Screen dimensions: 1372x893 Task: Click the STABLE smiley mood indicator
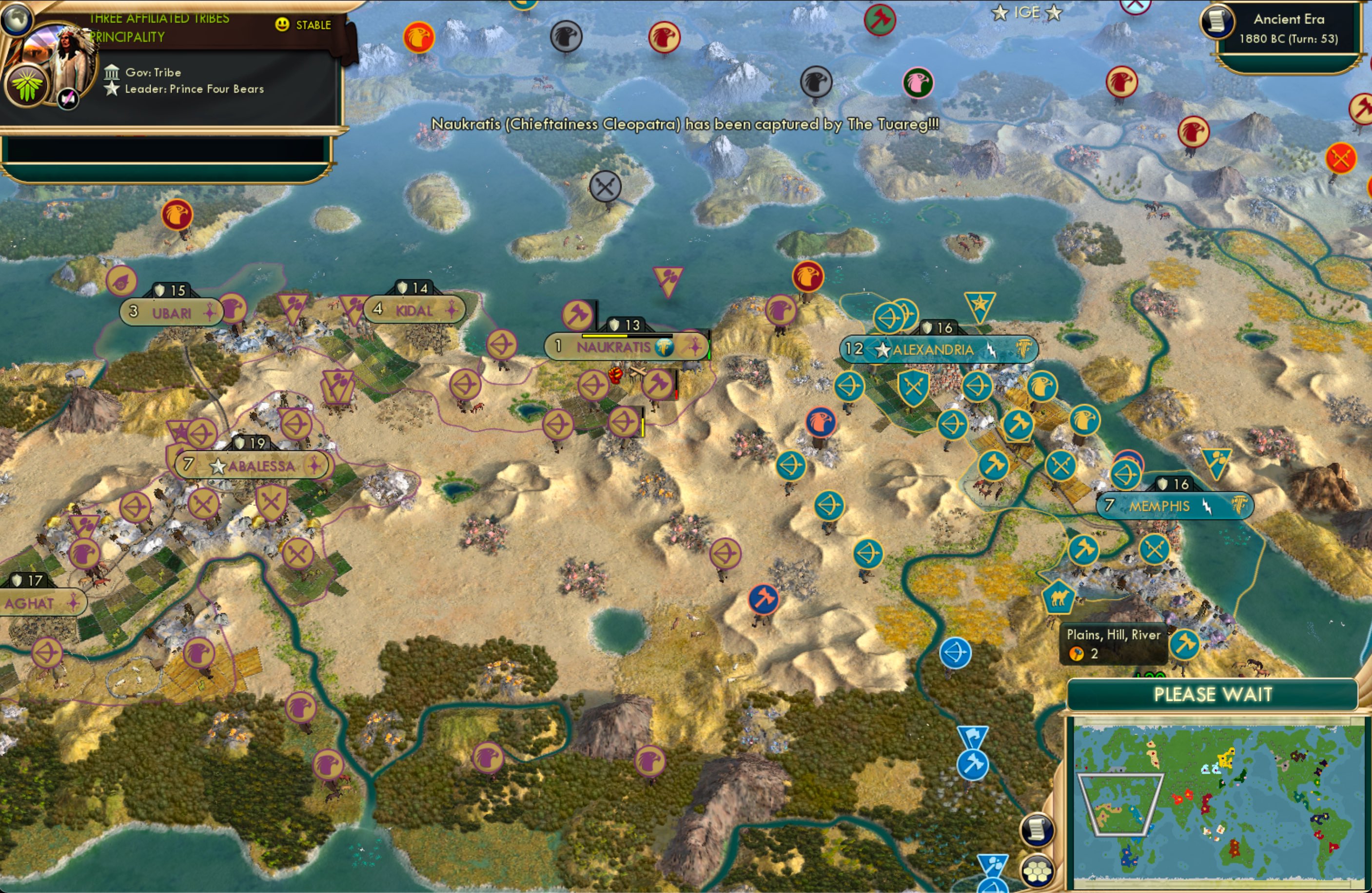pyautogui.click(x=282, y=25)
